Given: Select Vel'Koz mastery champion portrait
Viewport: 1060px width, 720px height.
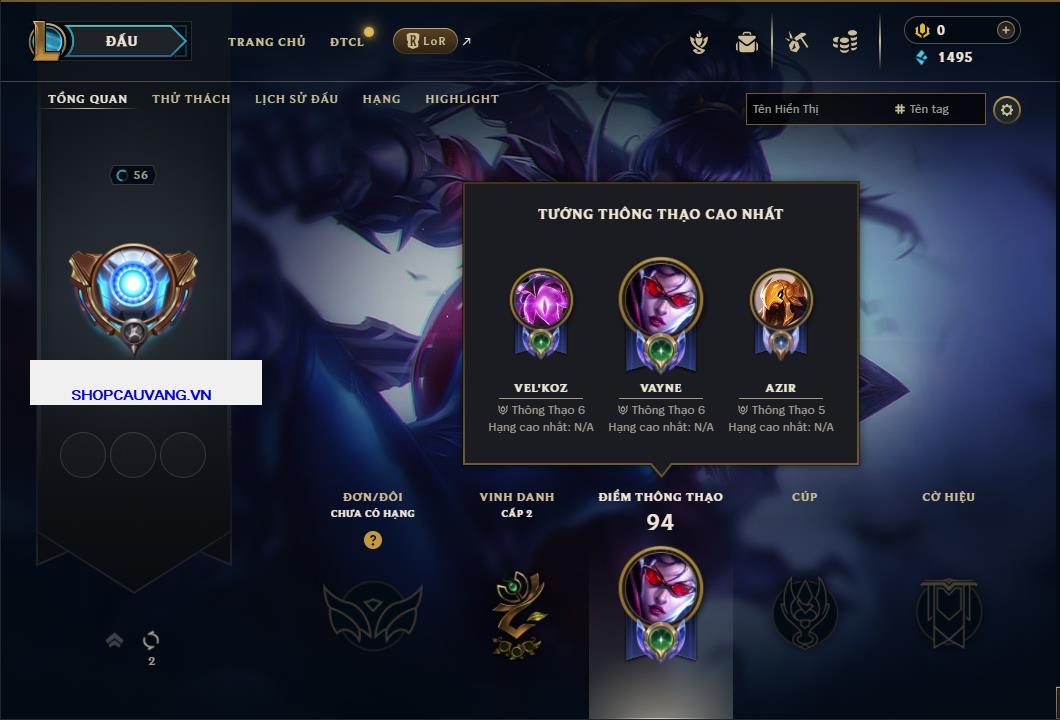Looking at the screenshot, I should click(x=541, y=300).
